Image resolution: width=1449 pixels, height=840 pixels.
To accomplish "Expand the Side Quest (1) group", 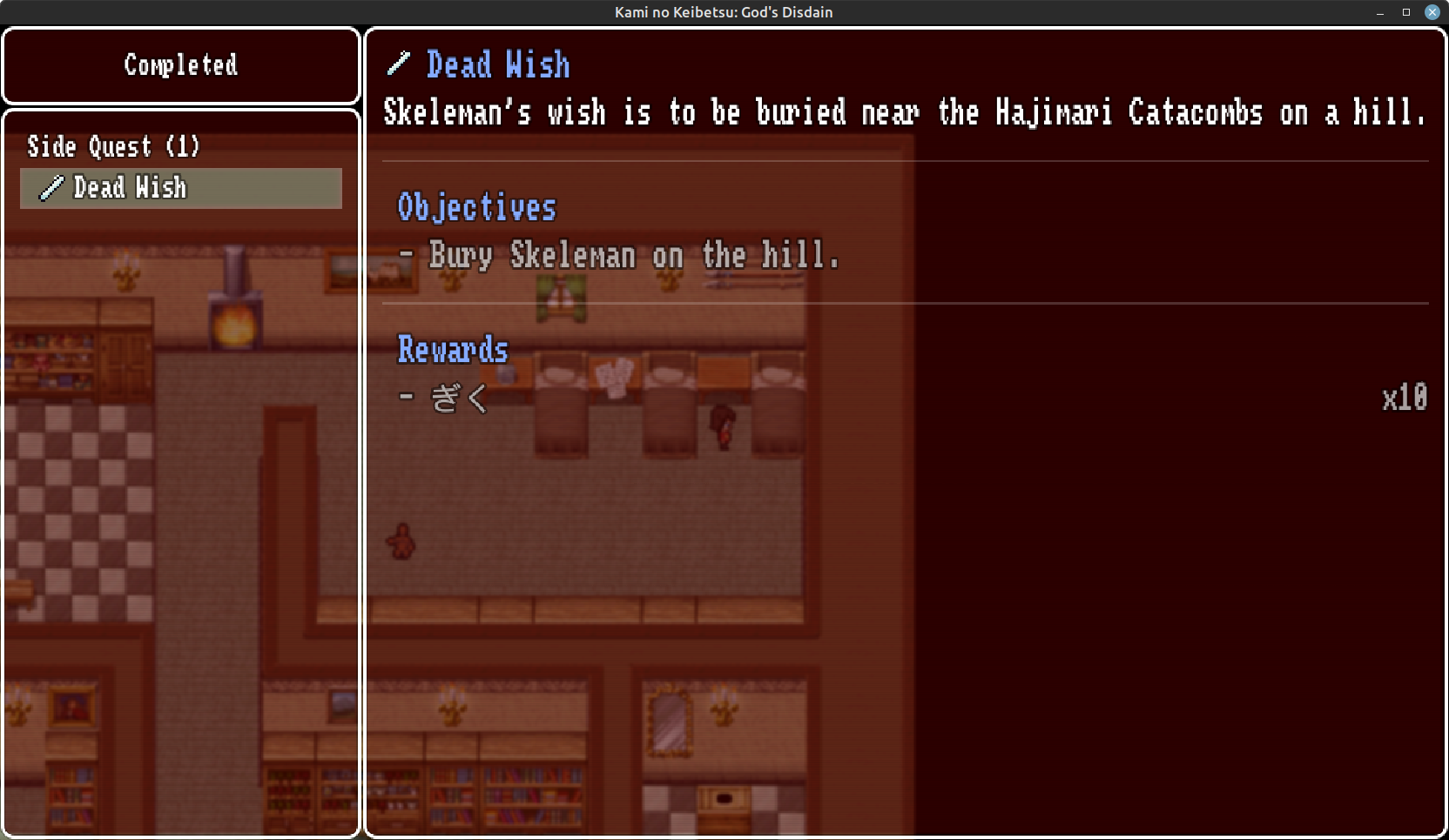I will click(x=113, y=146).
